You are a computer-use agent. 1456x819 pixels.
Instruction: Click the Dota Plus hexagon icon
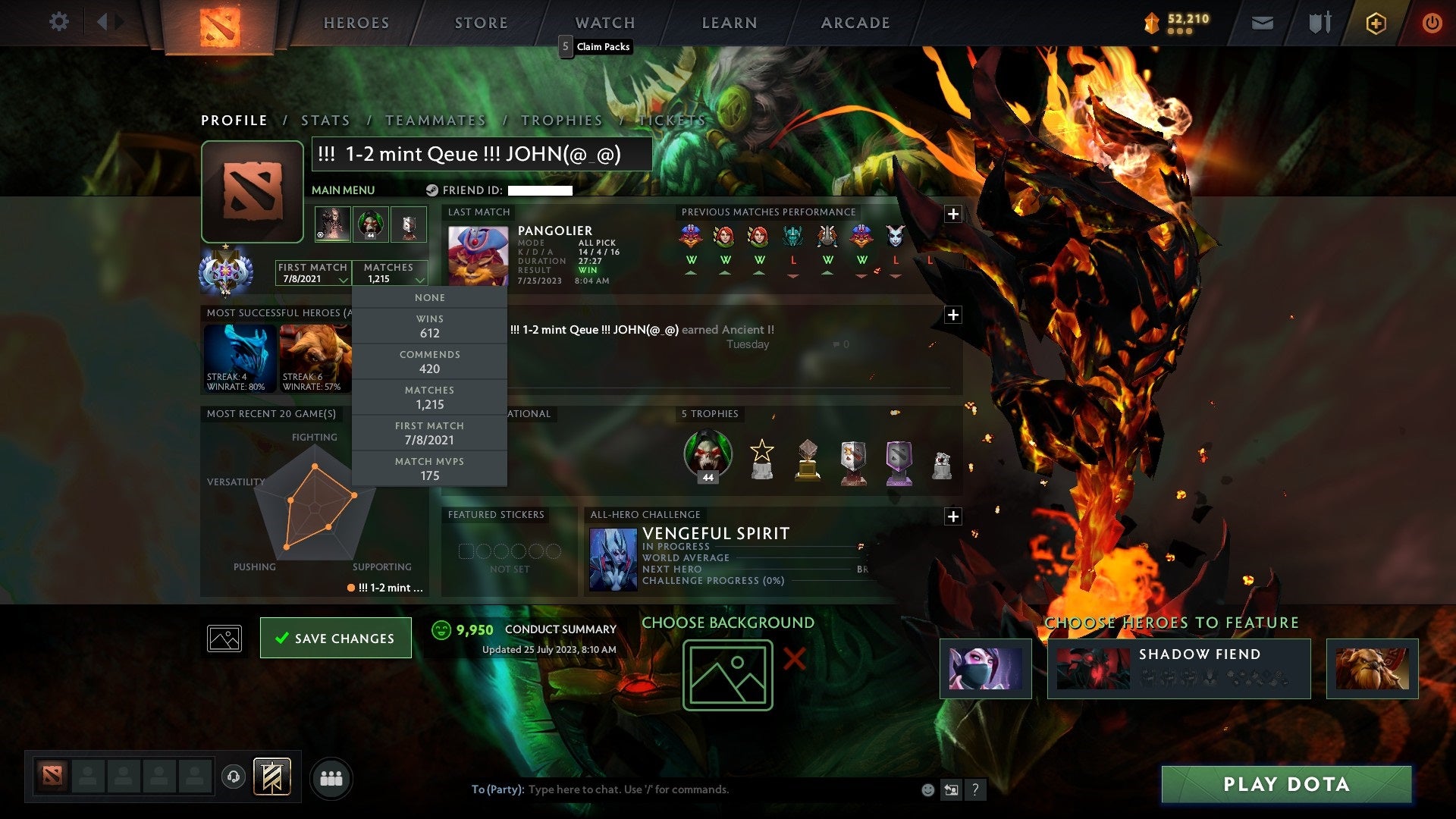pos(1375,23)
